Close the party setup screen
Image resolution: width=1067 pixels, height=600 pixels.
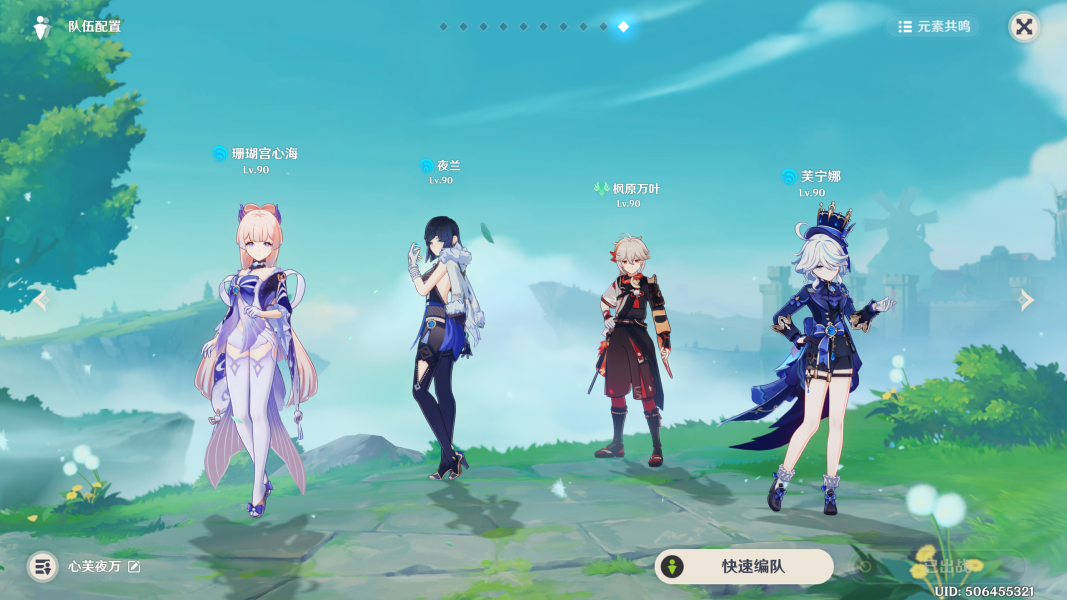point(1024,27)
